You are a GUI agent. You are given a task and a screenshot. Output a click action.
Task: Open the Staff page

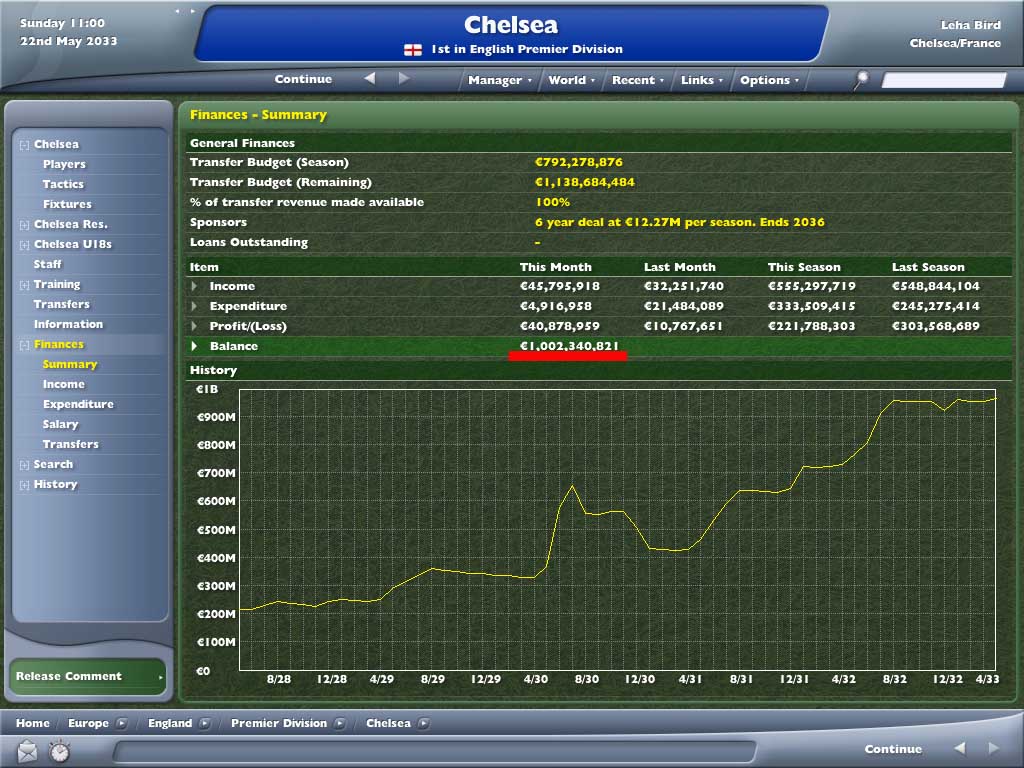tap(47, 264)
